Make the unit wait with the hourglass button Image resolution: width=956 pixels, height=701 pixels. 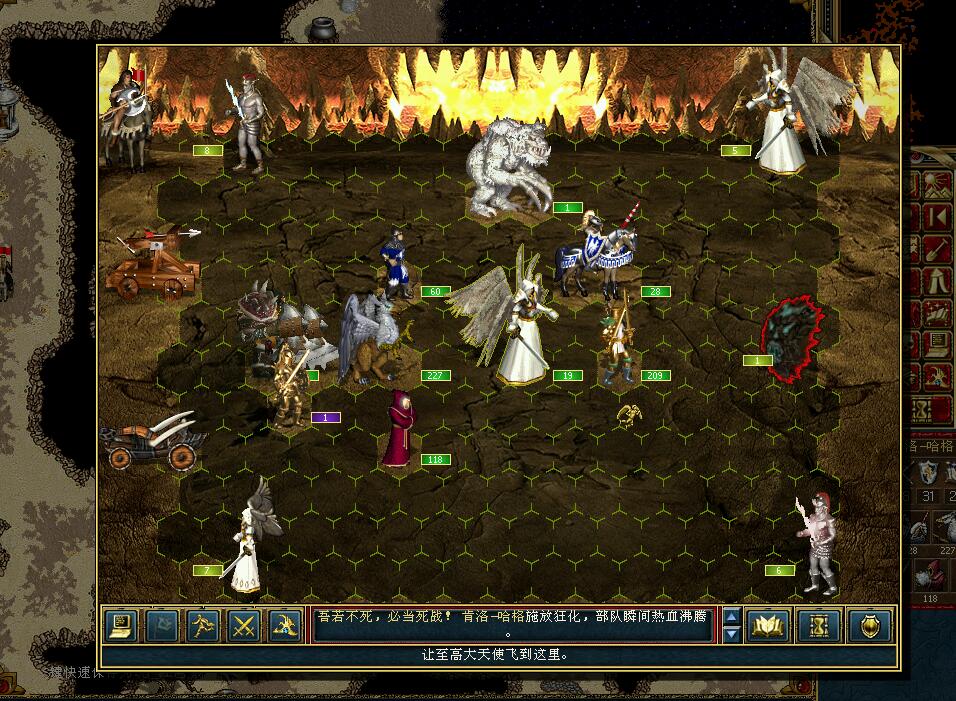click(819, 626)
